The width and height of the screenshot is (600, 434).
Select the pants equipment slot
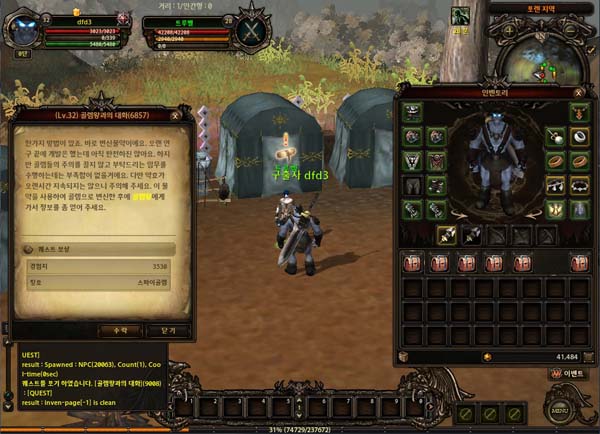click(412, 186)
